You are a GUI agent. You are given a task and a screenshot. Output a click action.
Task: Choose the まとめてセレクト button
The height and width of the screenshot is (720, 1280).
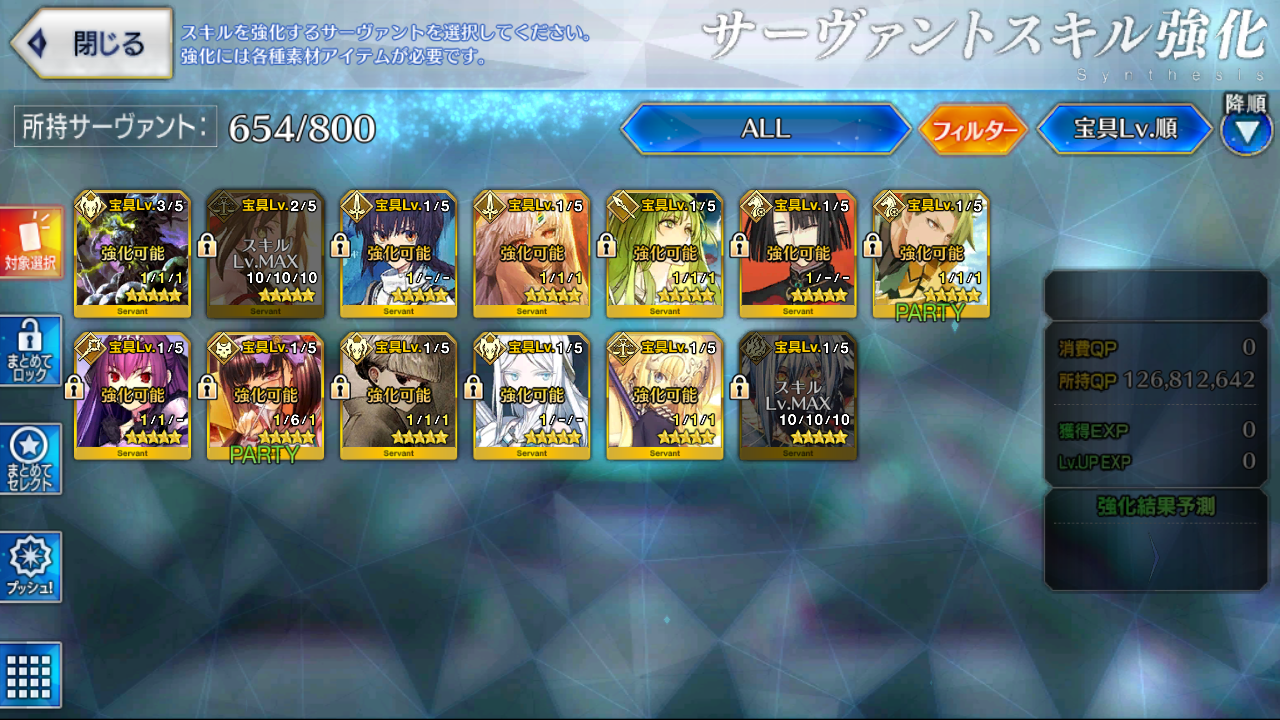[x=32, y=458]
